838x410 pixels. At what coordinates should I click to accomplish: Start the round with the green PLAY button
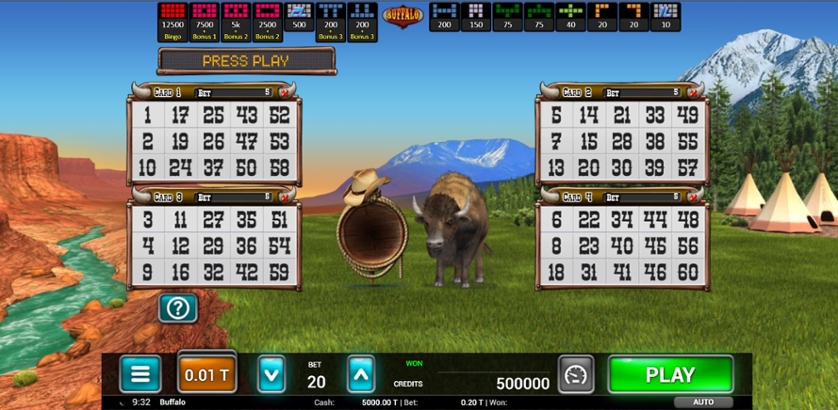click(670, 375)
